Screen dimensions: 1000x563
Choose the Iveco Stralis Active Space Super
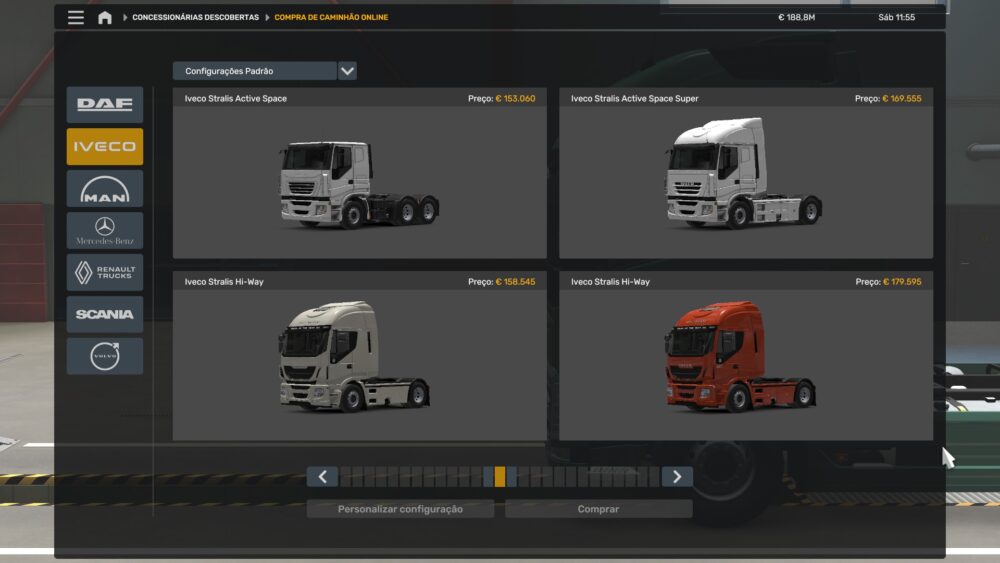tap(745, 182)
